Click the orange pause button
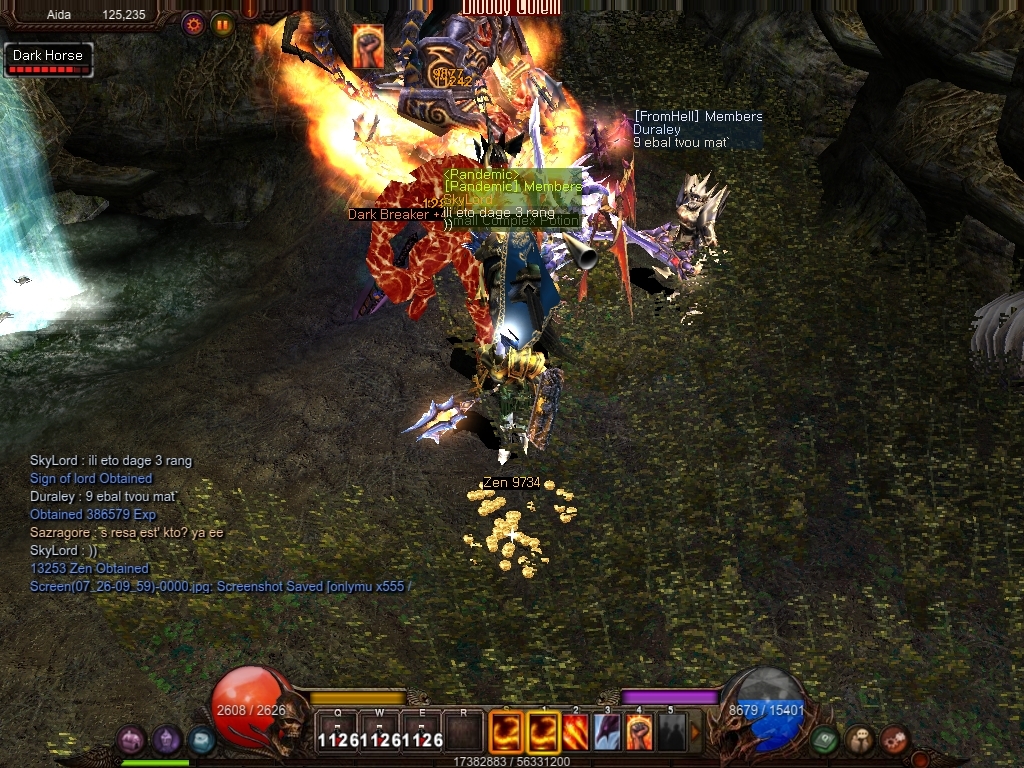The image size is (1024, 768). pyautogui.click(x=222, y=23)
